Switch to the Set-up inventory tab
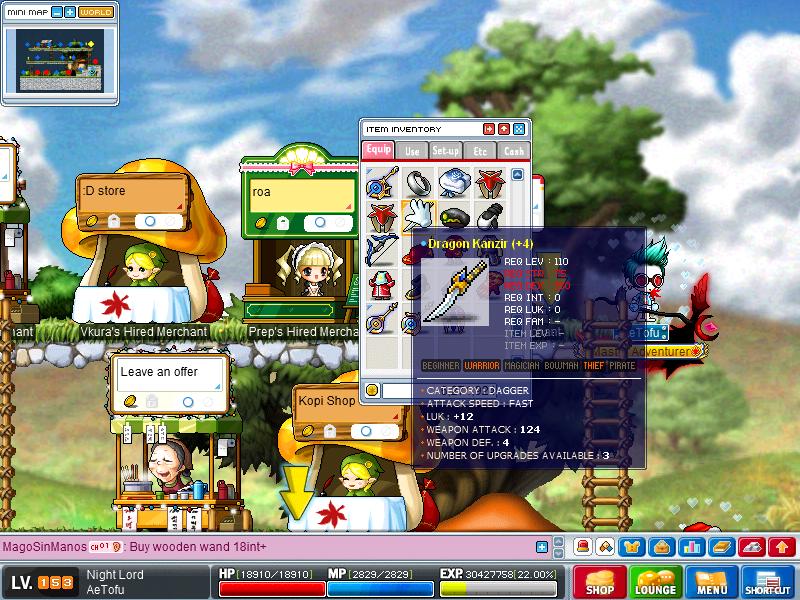This screenshot has height=600, width=800. point(446,150)
